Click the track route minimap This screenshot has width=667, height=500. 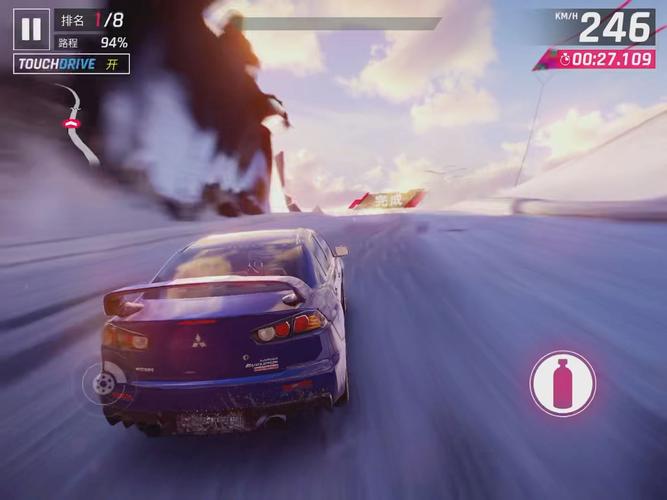[x=75, y=122]
